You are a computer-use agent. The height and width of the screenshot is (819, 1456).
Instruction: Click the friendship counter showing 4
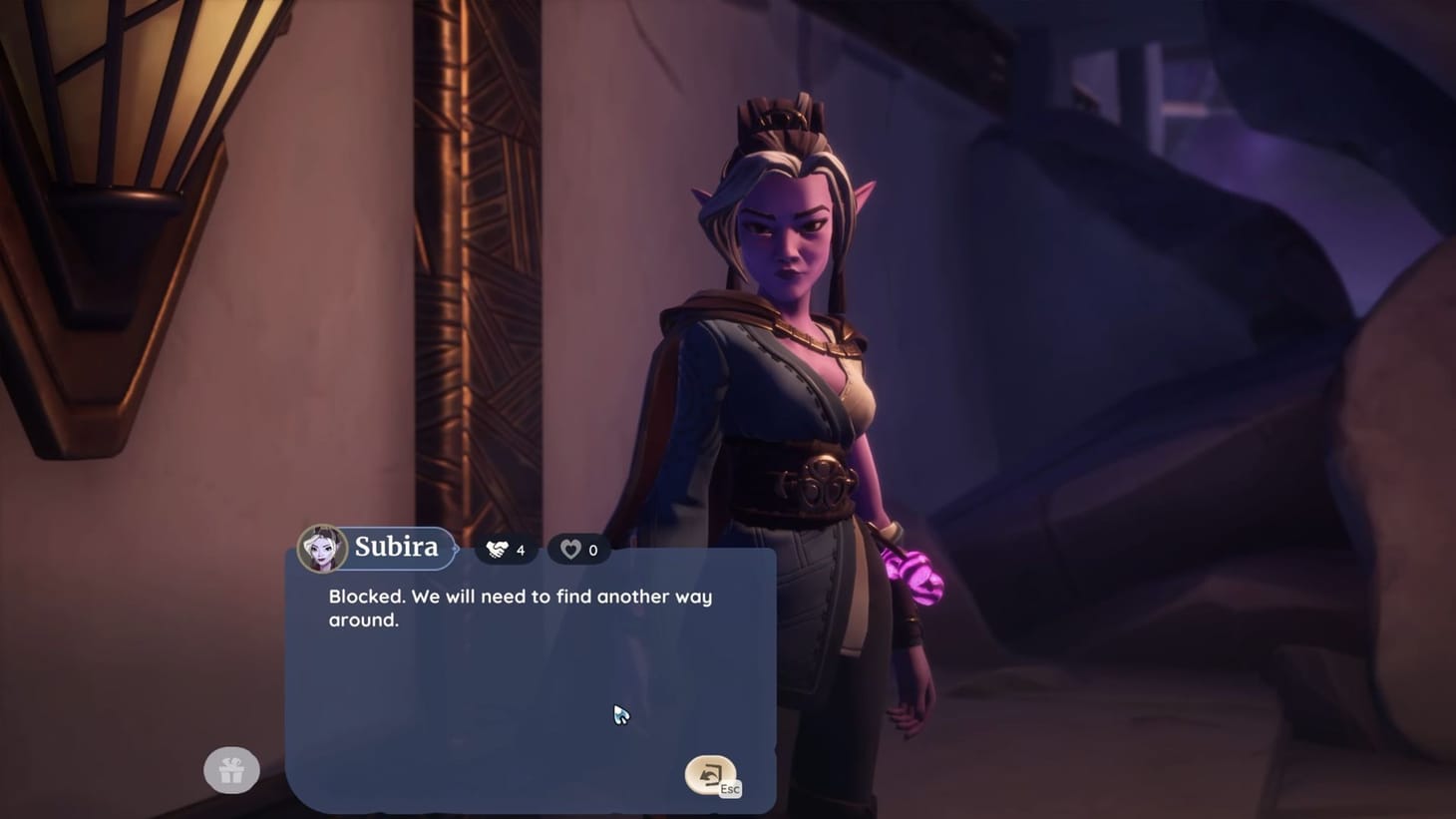pyautogui.click(x=520, y=549)
